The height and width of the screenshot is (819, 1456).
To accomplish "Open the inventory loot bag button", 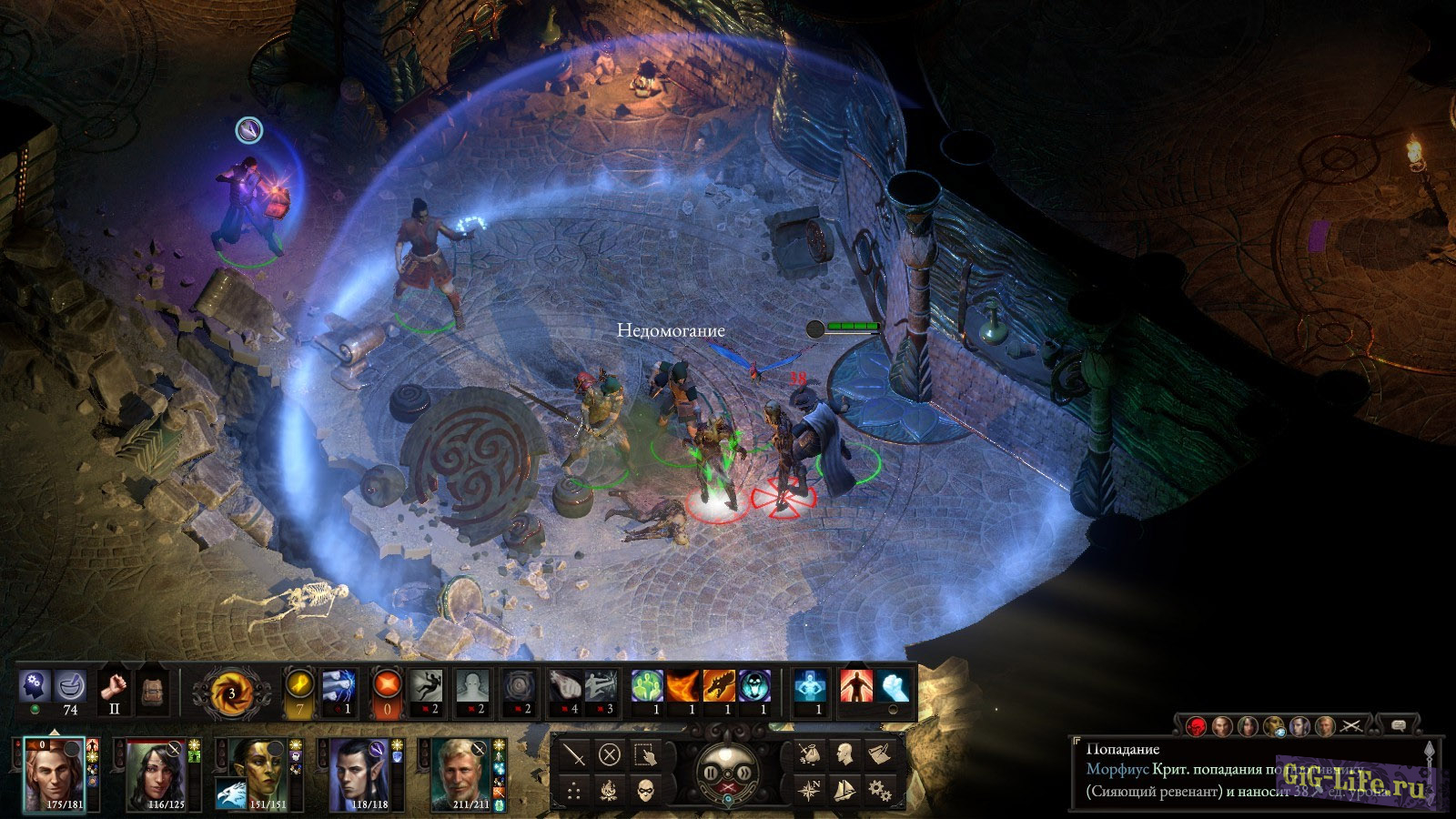I will [809, 753].
